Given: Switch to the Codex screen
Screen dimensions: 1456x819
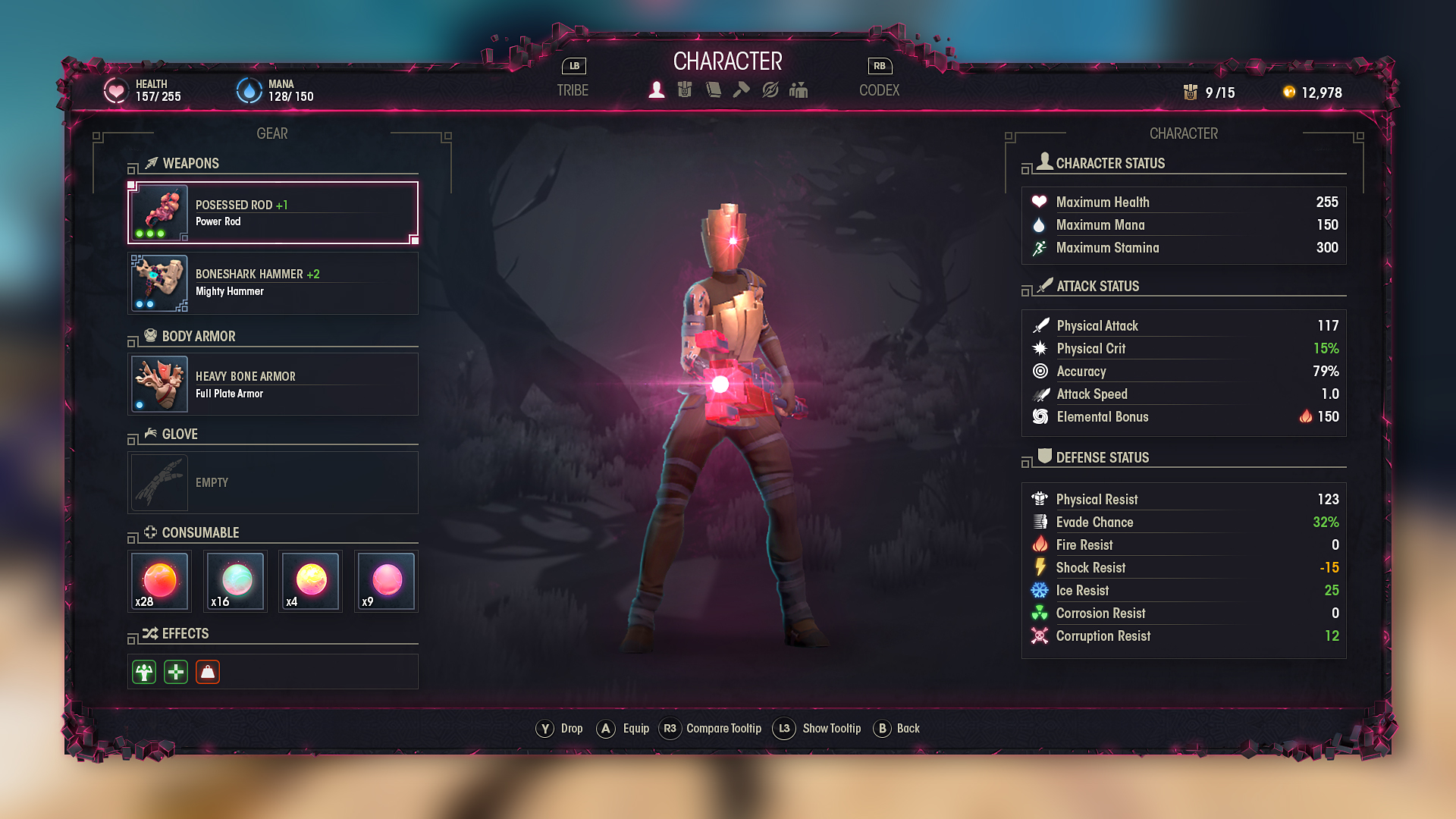Looking at the screenshot, I should point(879,90).
